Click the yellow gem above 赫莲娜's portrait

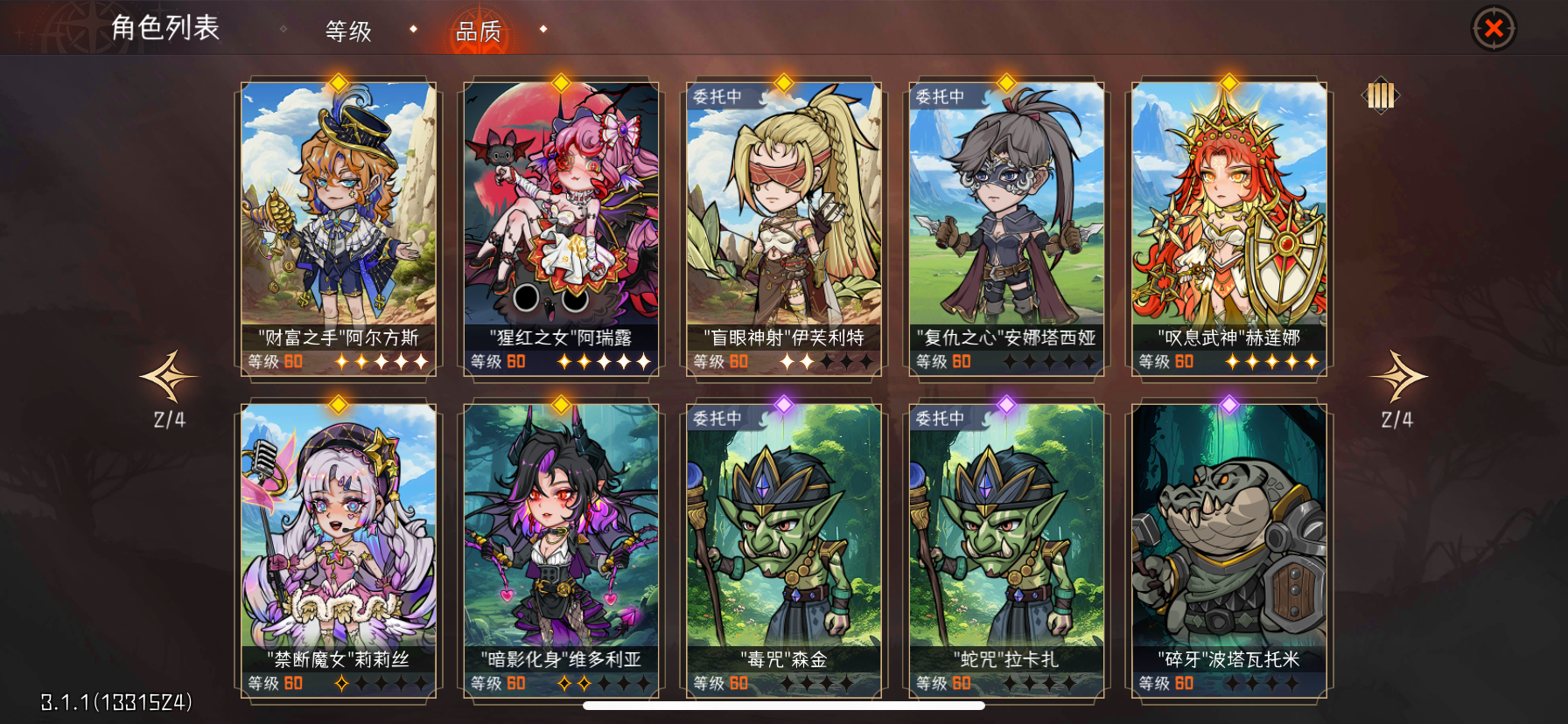point(1228,81)
